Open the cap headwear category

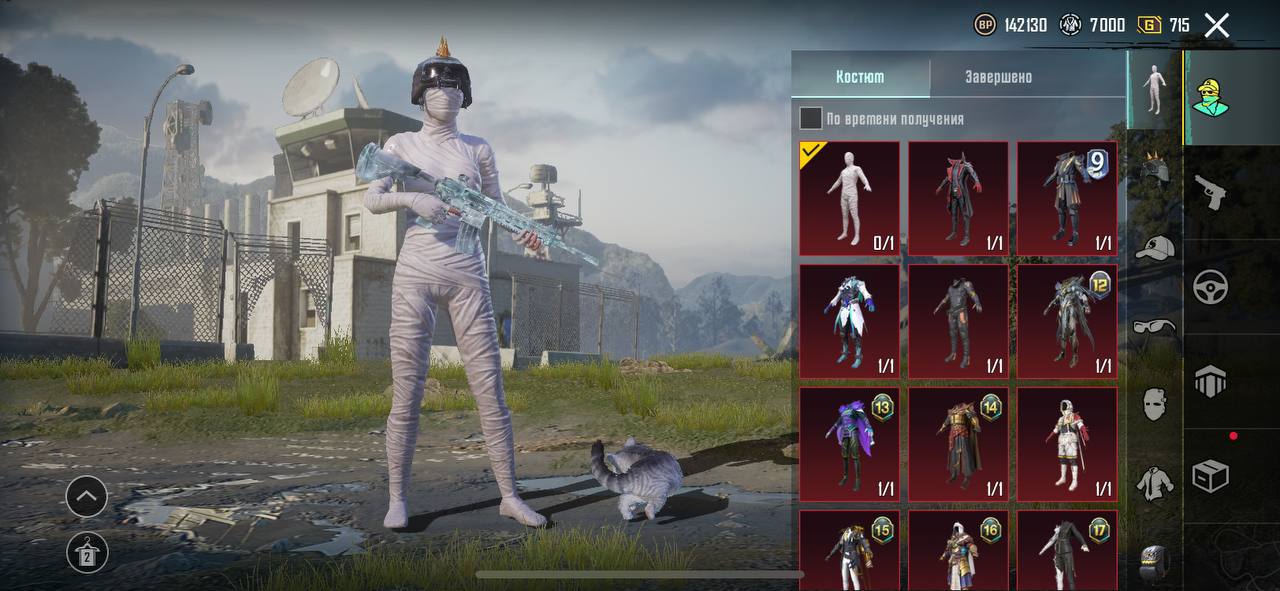pyautogui.click(x=1155, y=247)
